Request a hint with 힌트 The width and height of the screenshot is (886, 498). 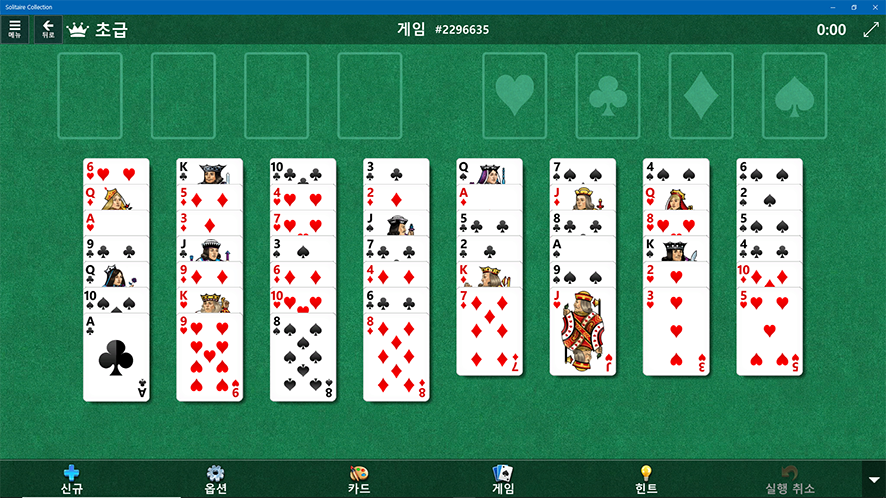tap(646, 479)
